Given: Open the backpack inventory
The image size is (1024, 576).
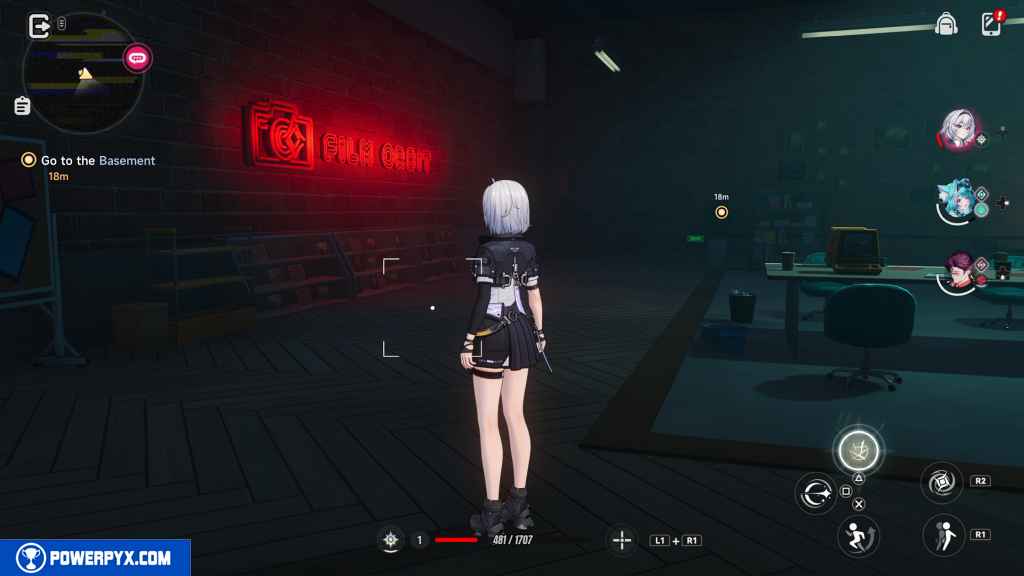Looking at the screenshot, I should coord(946,24).
